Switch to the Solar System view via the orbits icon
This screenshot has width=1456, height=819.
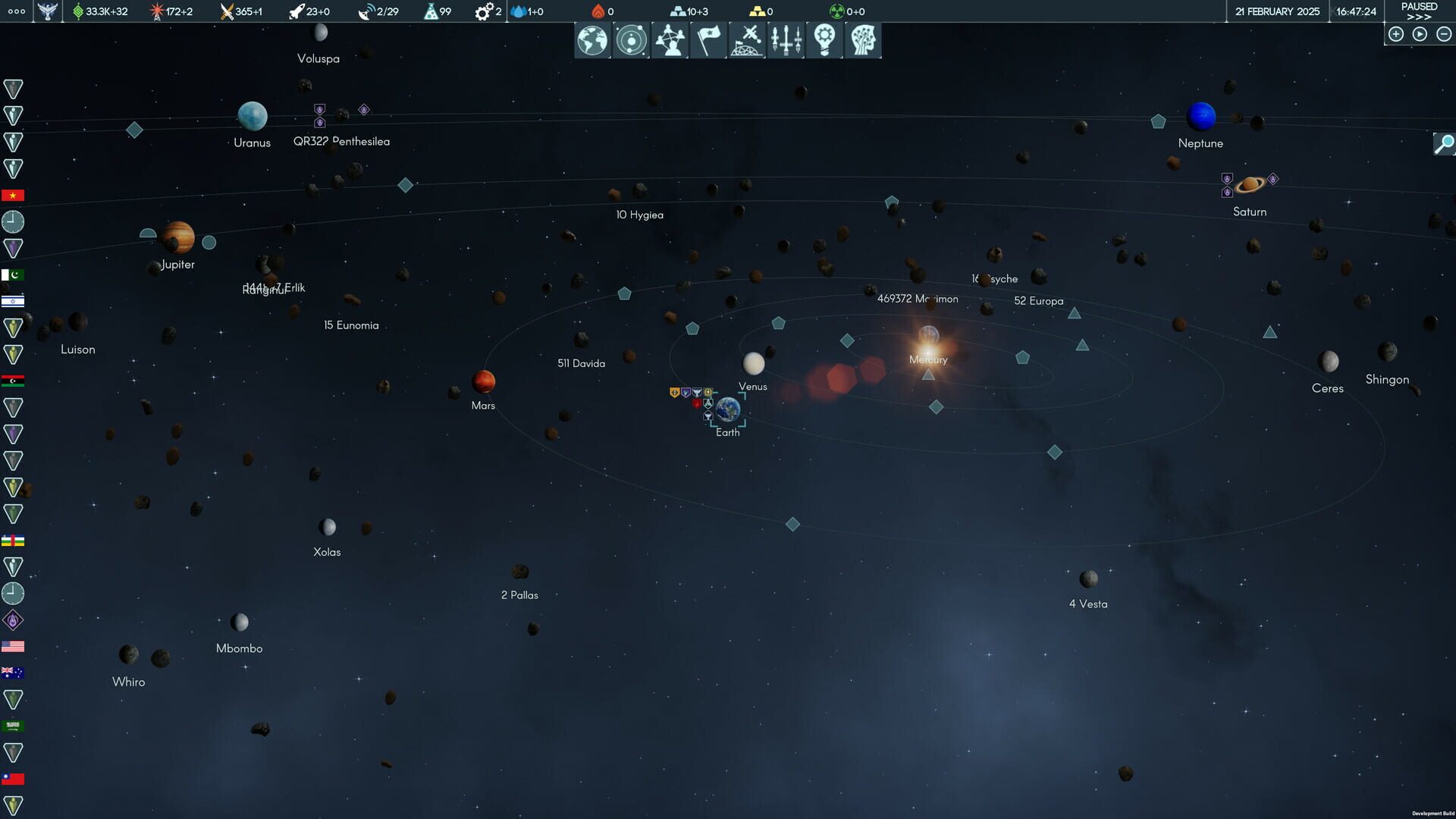click(x=631, y=40)
